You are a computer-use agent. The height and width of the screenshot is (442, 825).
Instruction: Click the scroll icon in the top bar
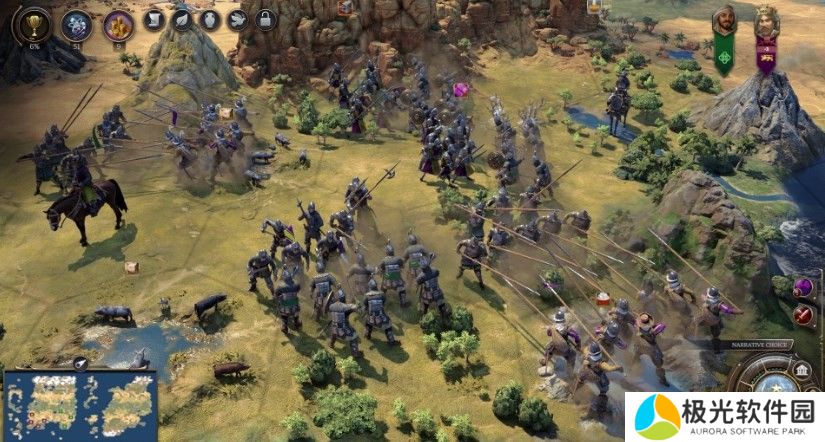(153, 19)
